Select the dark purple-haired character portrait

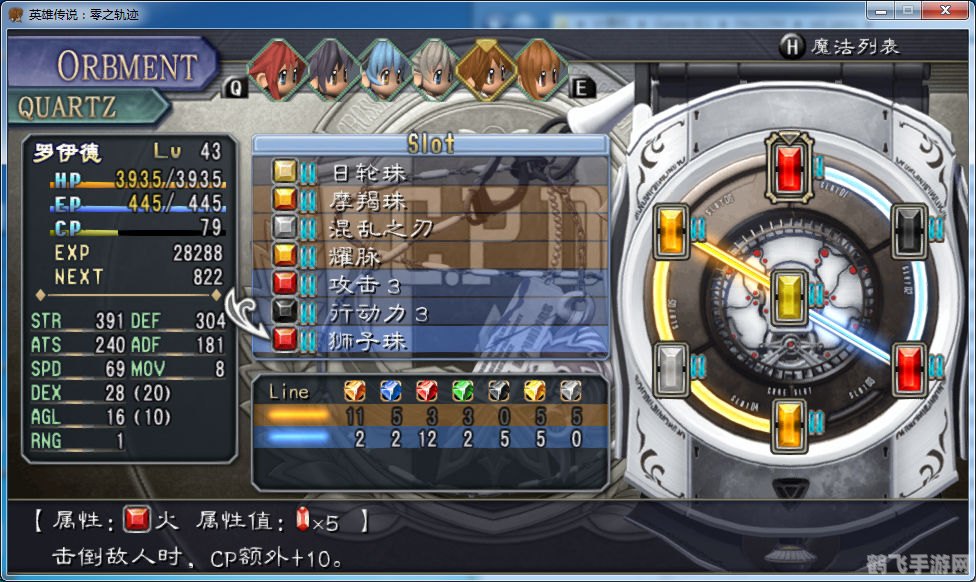[330, 70]
